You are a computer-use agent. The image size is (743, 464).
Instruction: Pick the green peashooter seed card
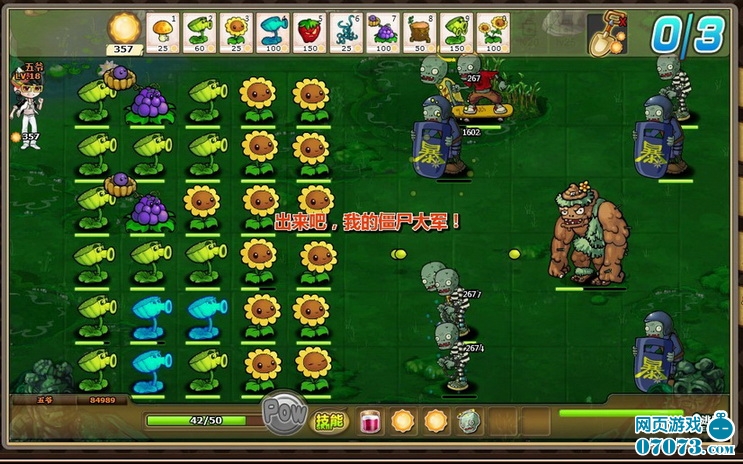pos(198,31)
